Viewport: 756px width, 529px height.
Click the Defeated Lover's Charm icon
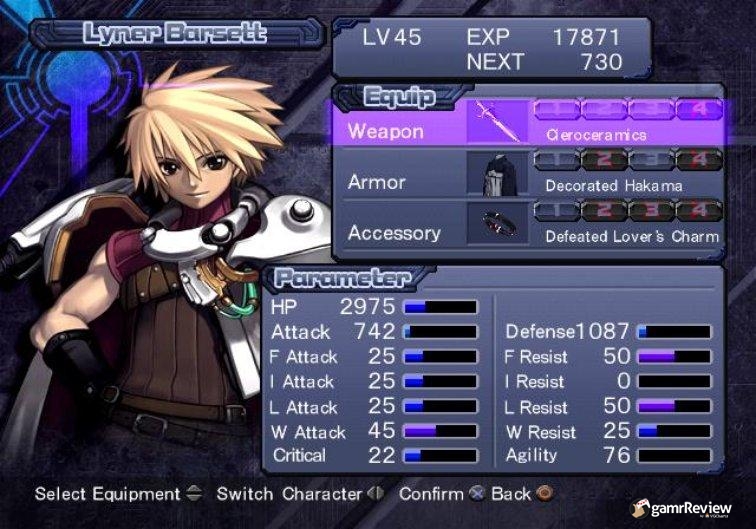pyautogui.click(x=497, y=225)
